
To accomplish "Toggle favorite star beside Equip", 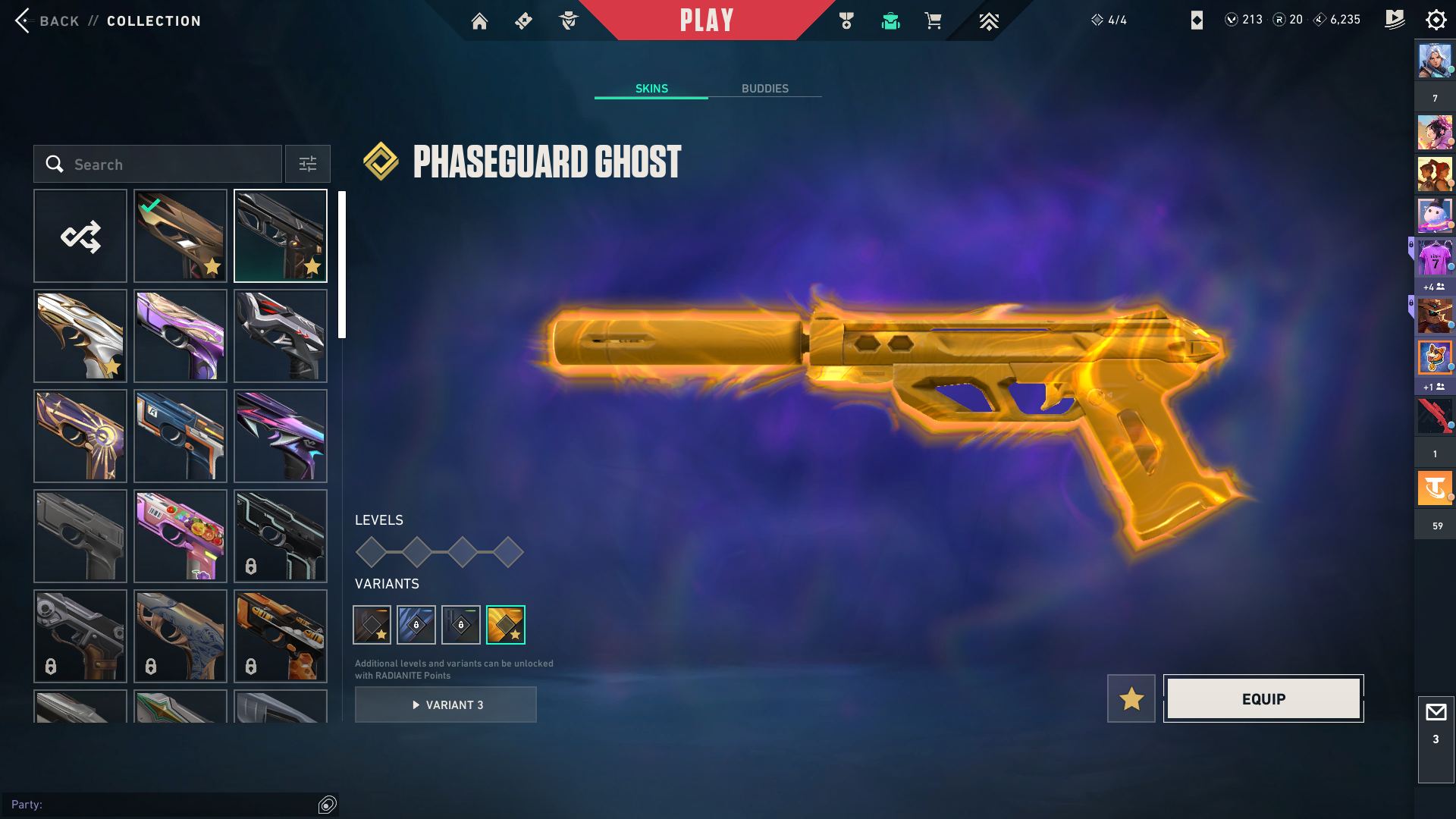I will tap(1131, 698).
